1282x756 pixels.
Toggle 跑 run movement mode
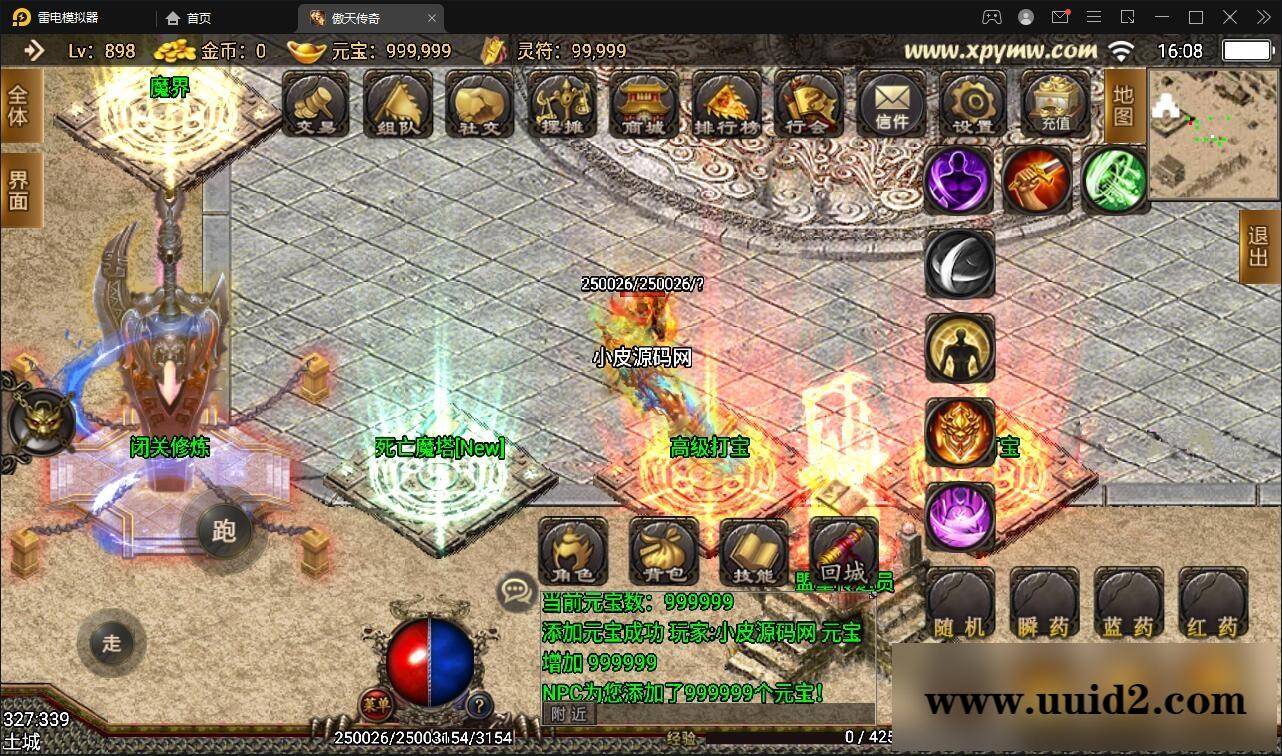click(x=224, y=532)
